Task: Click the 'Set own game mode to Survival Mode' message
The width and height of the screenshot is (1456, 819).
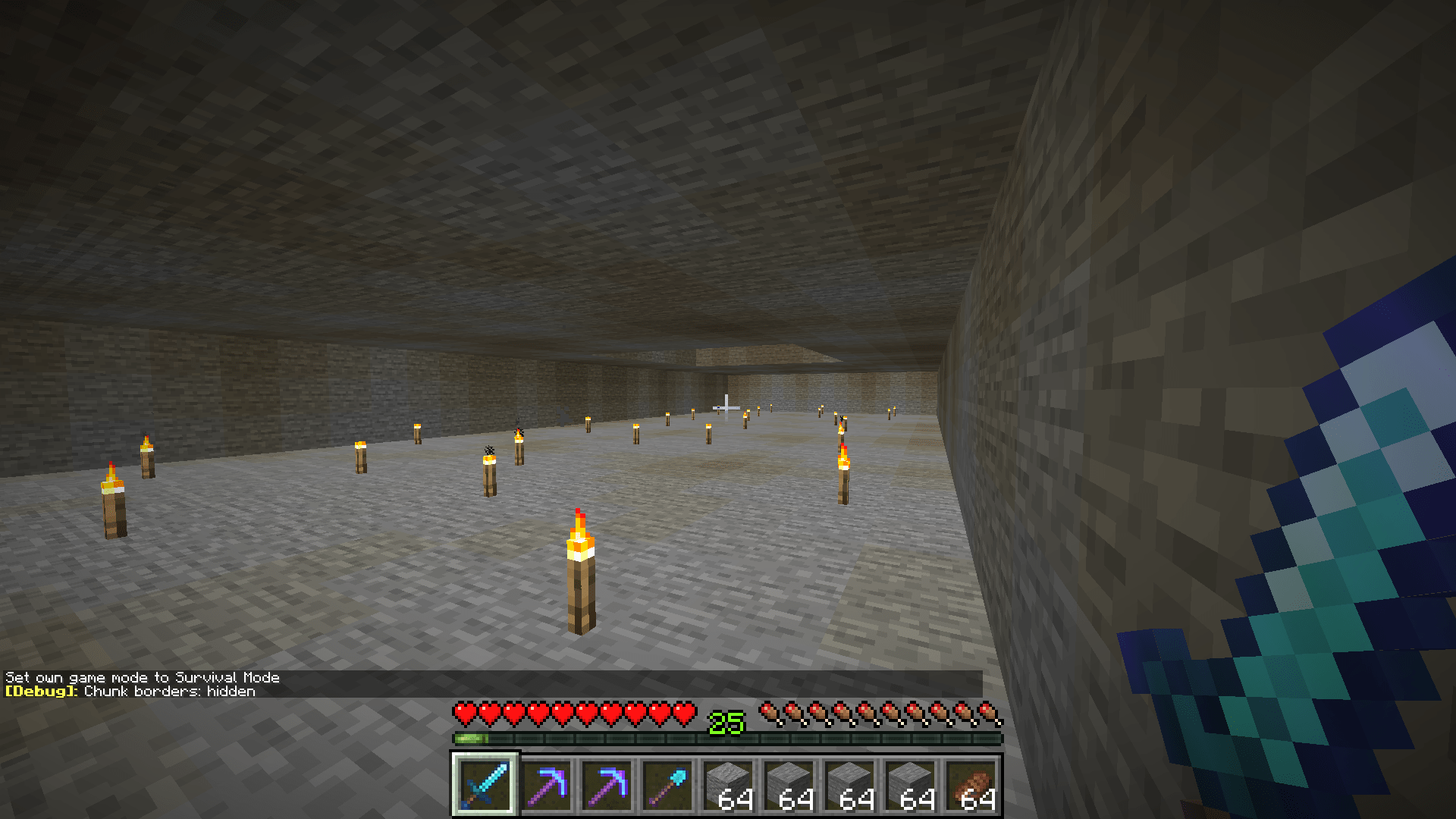Action: (143, 677)
